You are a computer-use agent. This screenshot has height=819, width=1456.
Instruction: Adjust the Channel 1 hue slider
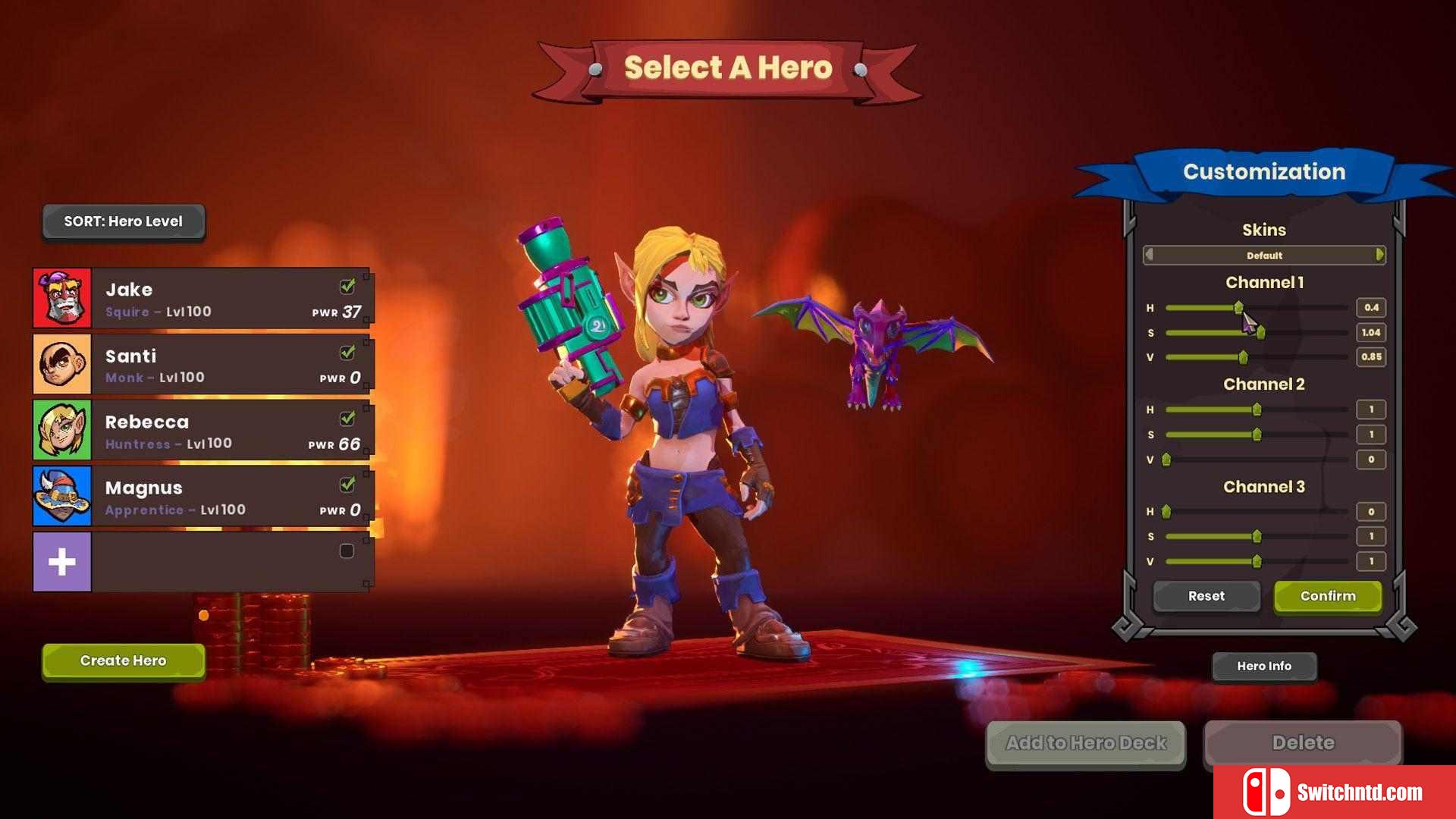click(x=1238, y=308)
